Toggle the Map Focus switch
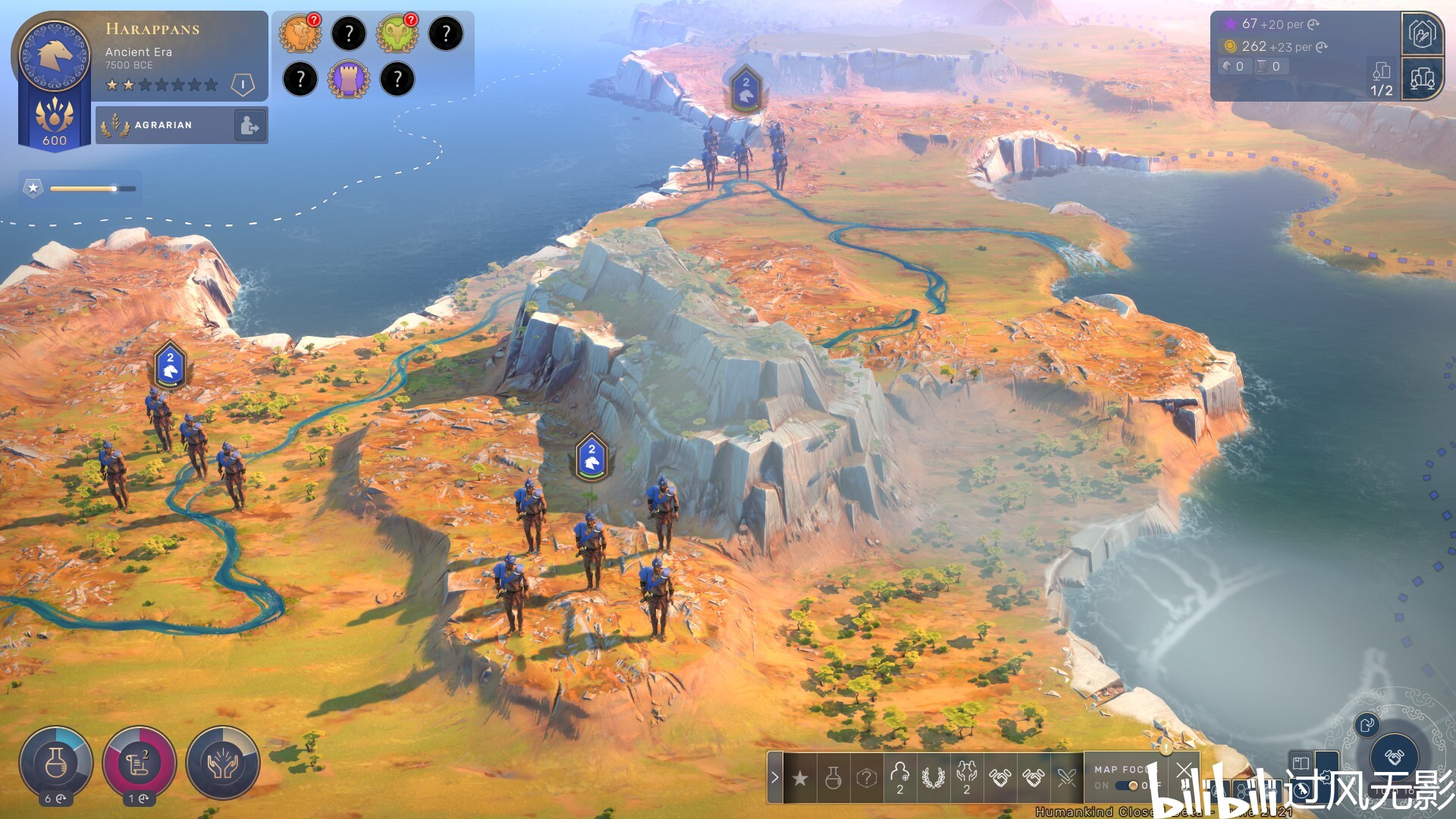The image size is (1456, 819). (1131, 786)
